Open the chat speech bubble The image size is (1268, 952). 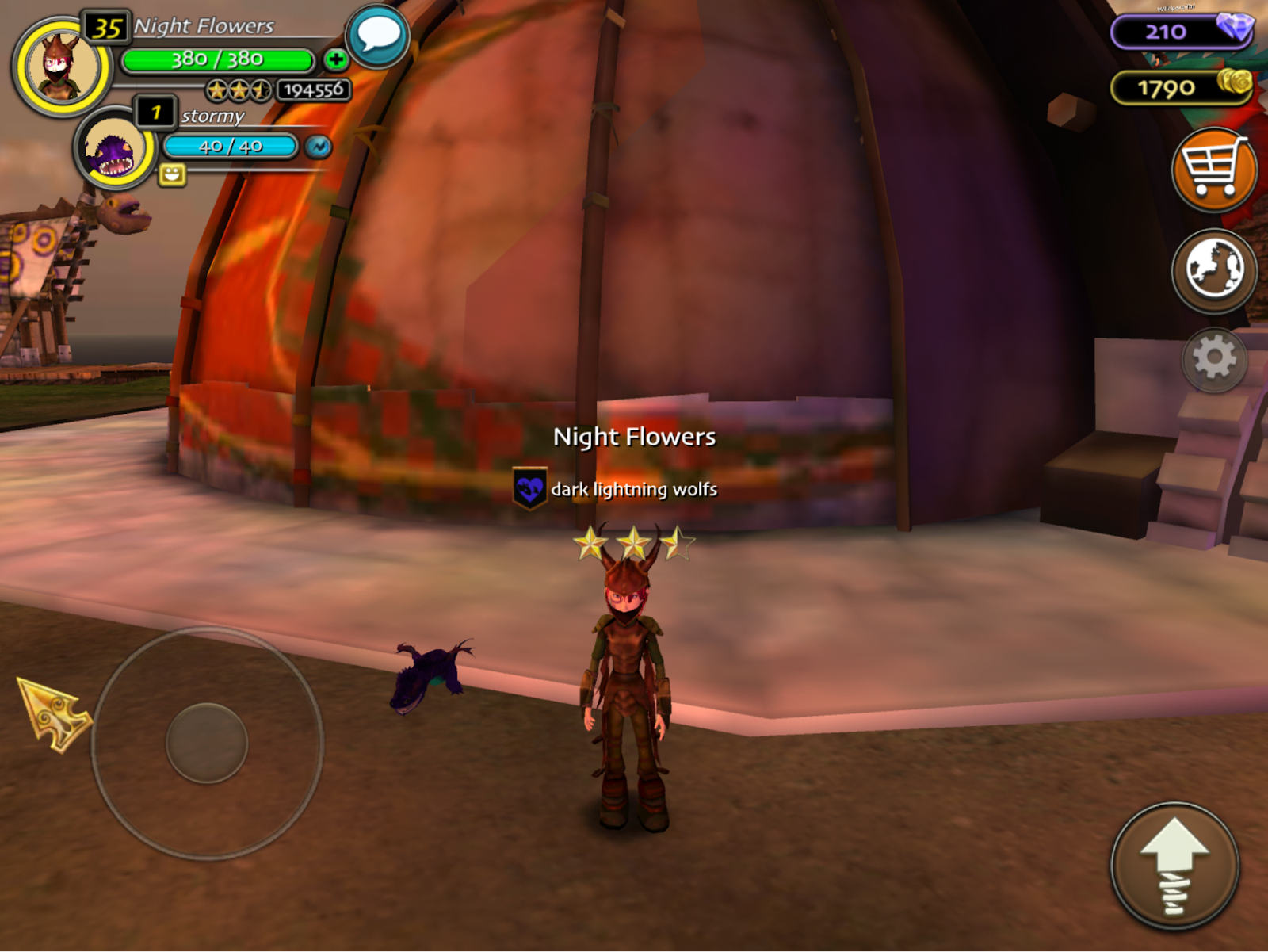378,36
